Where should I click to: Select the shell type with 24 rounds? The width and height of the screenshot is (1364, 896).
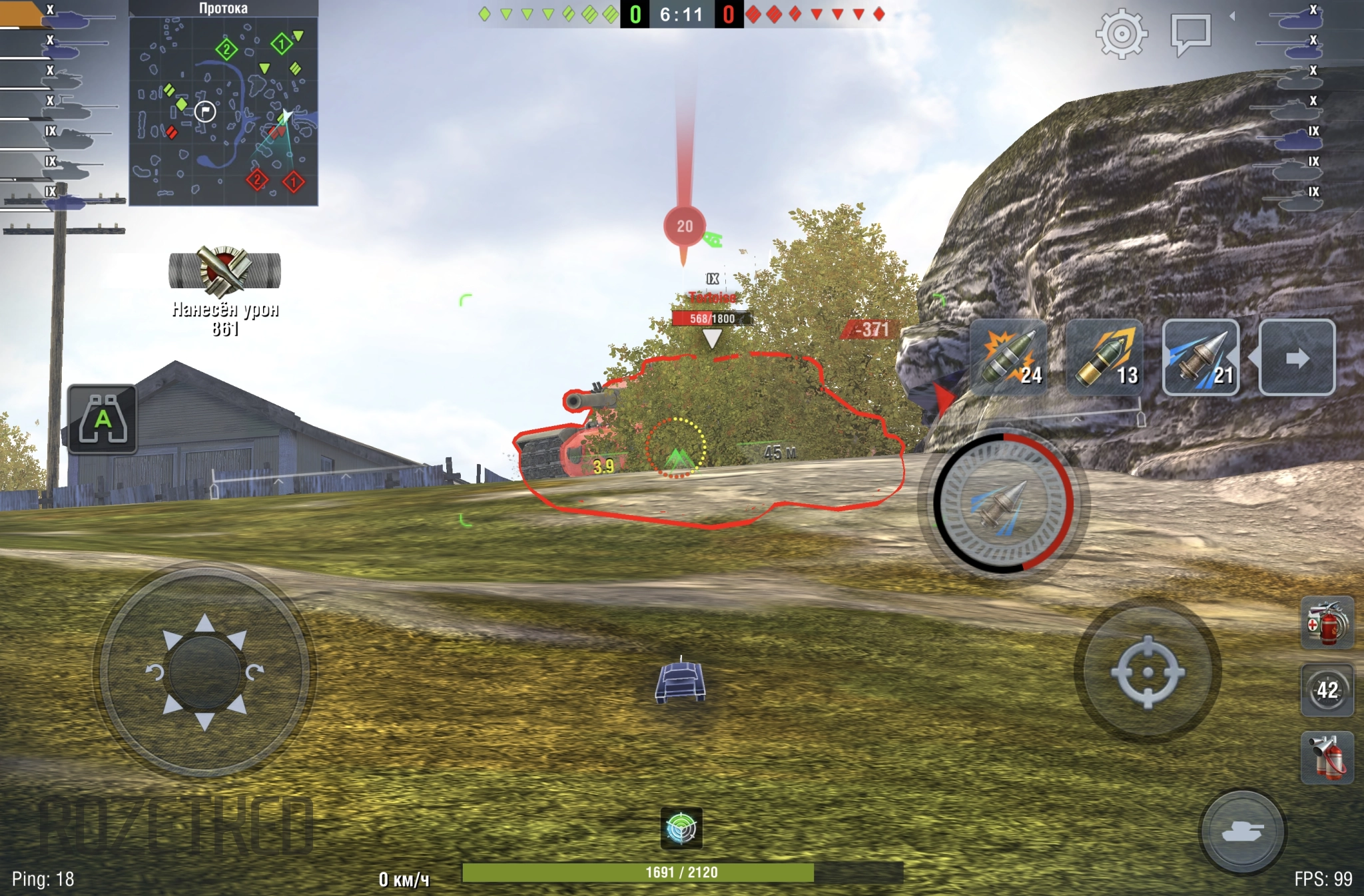(x=1008, y=357)
